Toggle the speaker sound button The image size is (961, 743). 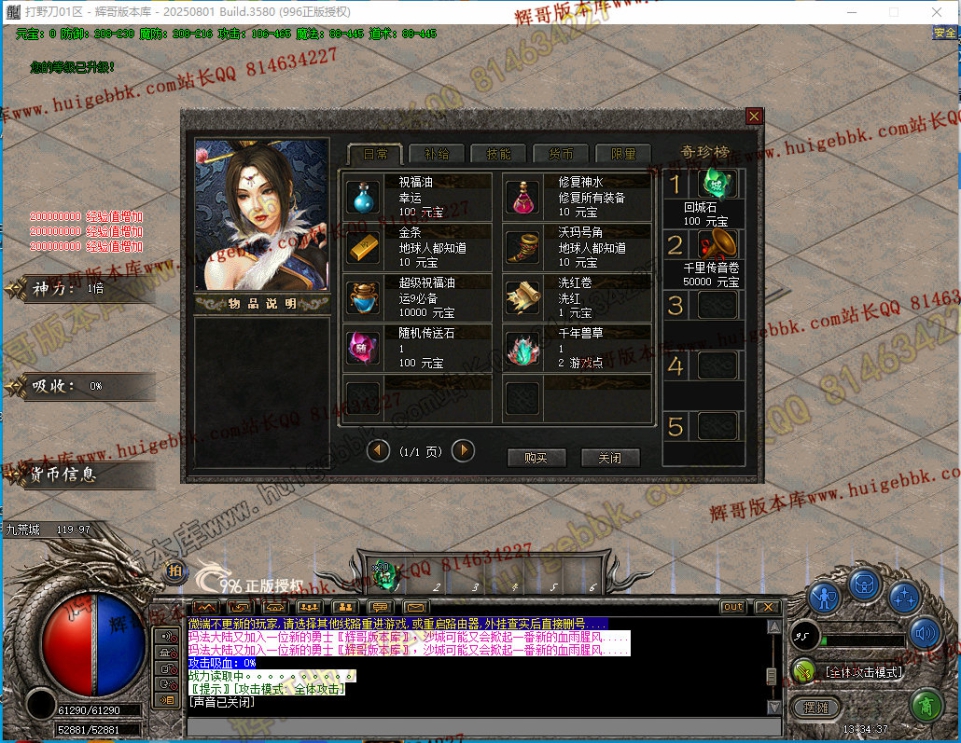[925, 633]
